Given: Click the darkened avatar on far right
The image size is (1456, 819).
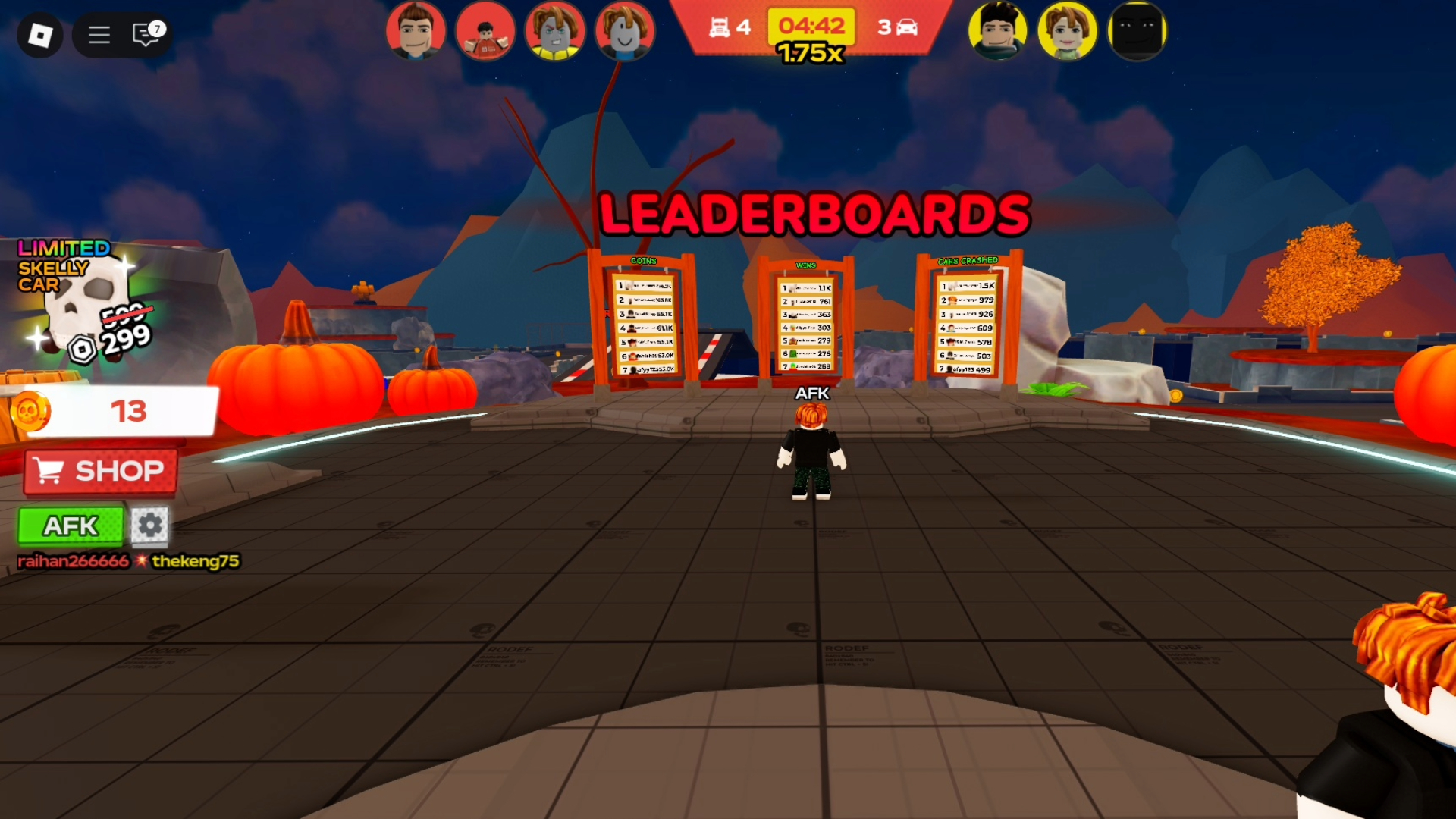Looking at the screenshot, I should (x=1135, y=31).
